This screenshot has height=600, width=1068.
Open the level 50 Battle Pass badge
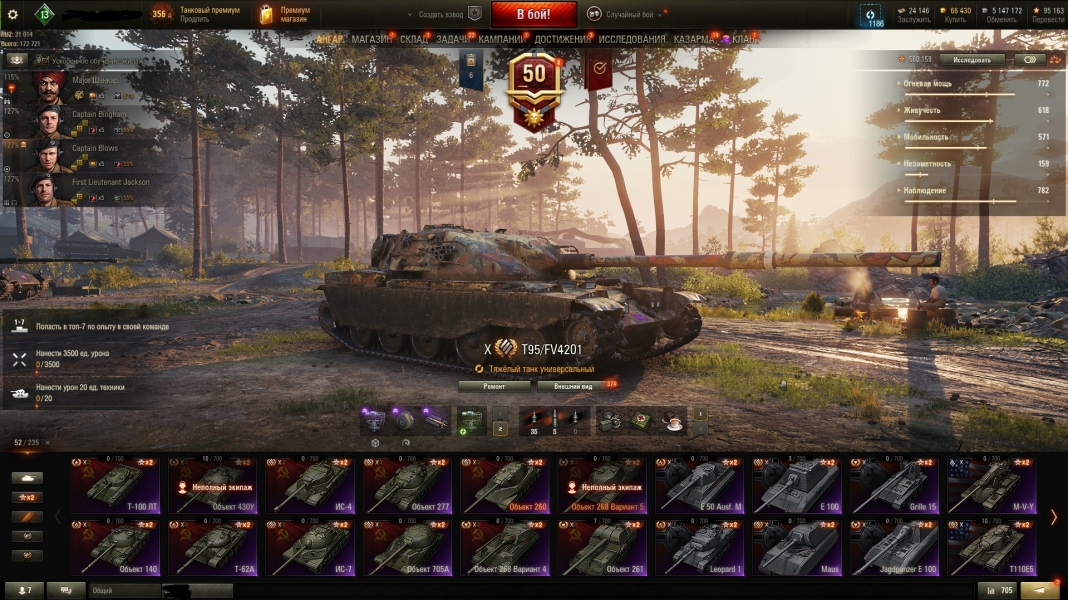pos(534,88)
